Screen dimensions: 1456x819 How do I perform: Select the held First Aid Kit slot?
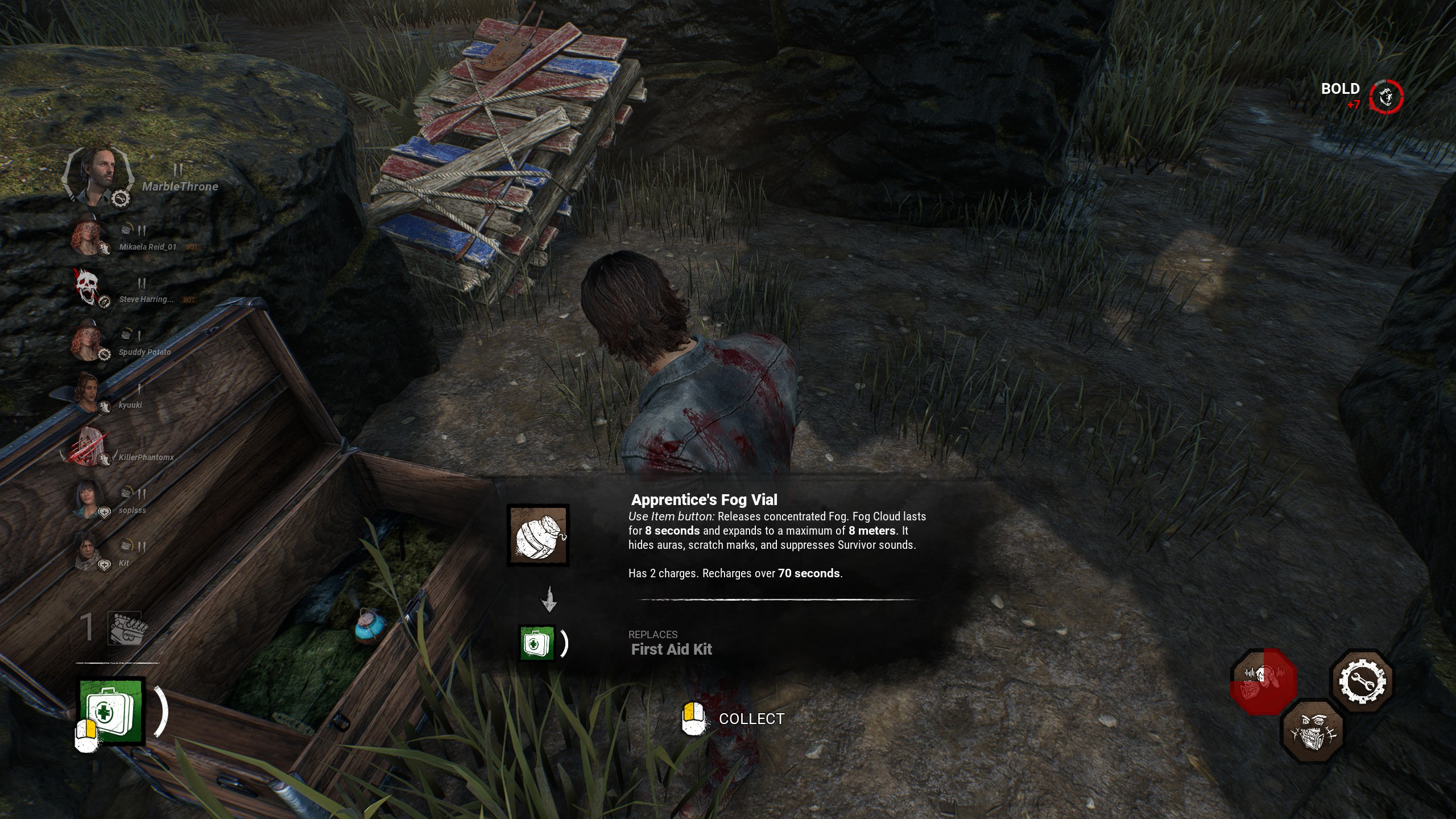point(111,710)
